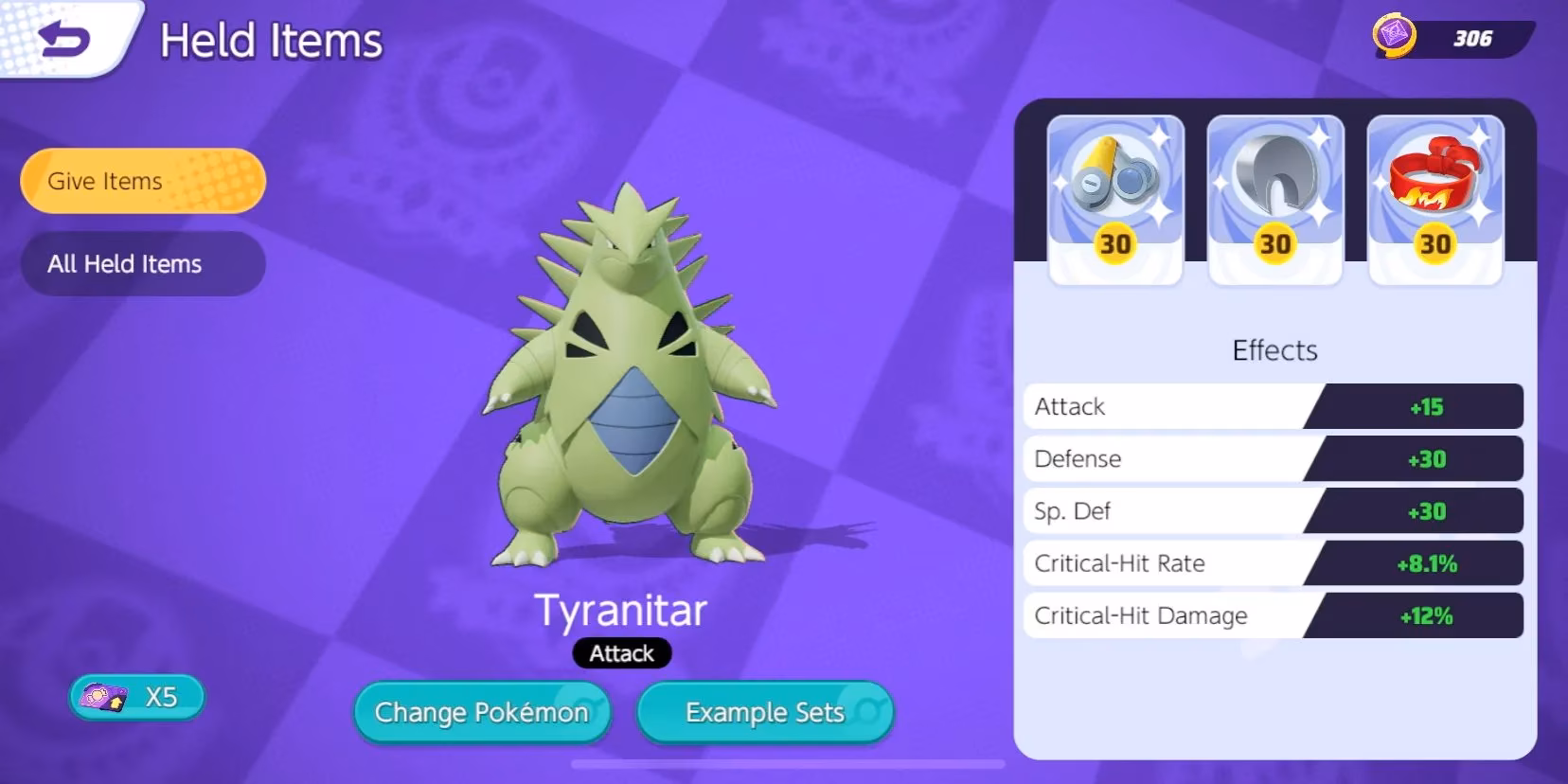Click the Effects panel header
This screenshot has height=784, width=1568.
[x=1274, y=349]
